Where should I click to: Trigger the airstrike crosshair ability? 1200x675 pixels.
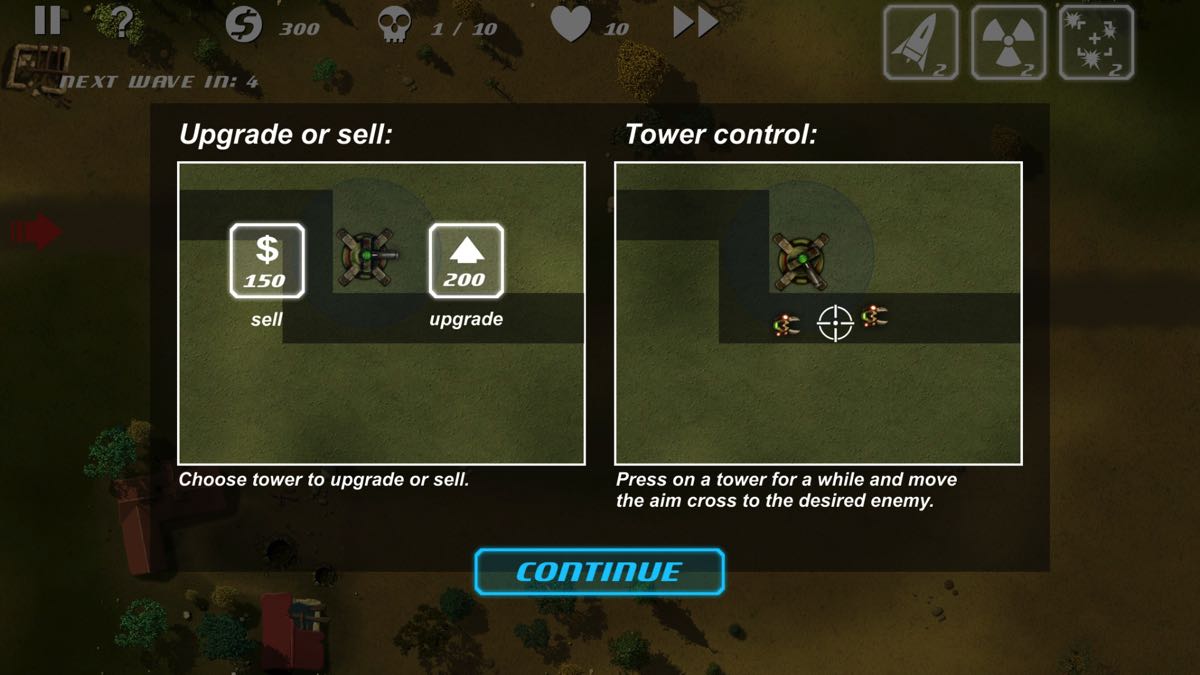pos(1096,42)
